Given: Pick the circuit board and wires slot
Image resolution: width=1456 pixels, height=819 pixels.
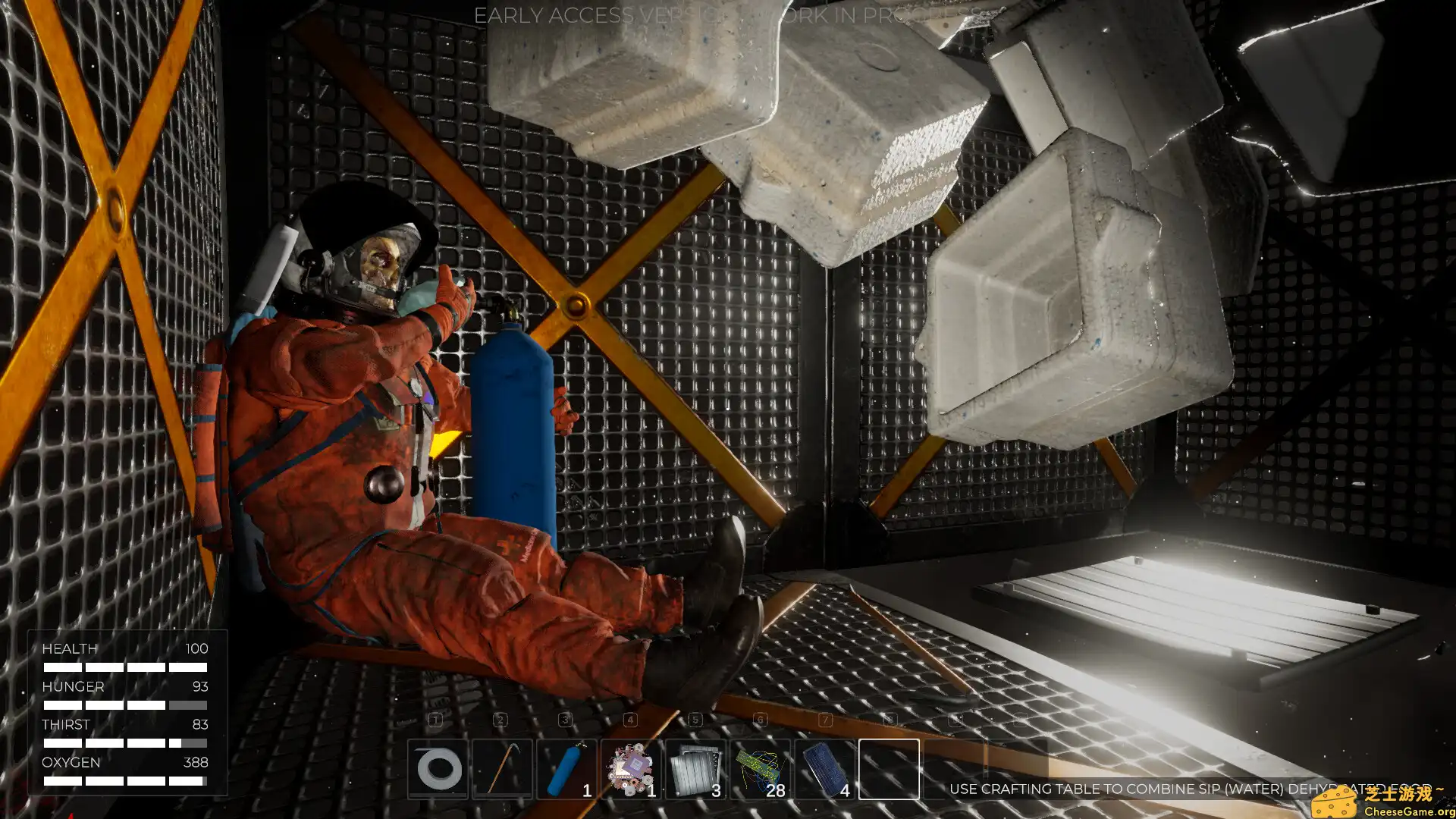Looking at the screenshot, I should [760, 769].
